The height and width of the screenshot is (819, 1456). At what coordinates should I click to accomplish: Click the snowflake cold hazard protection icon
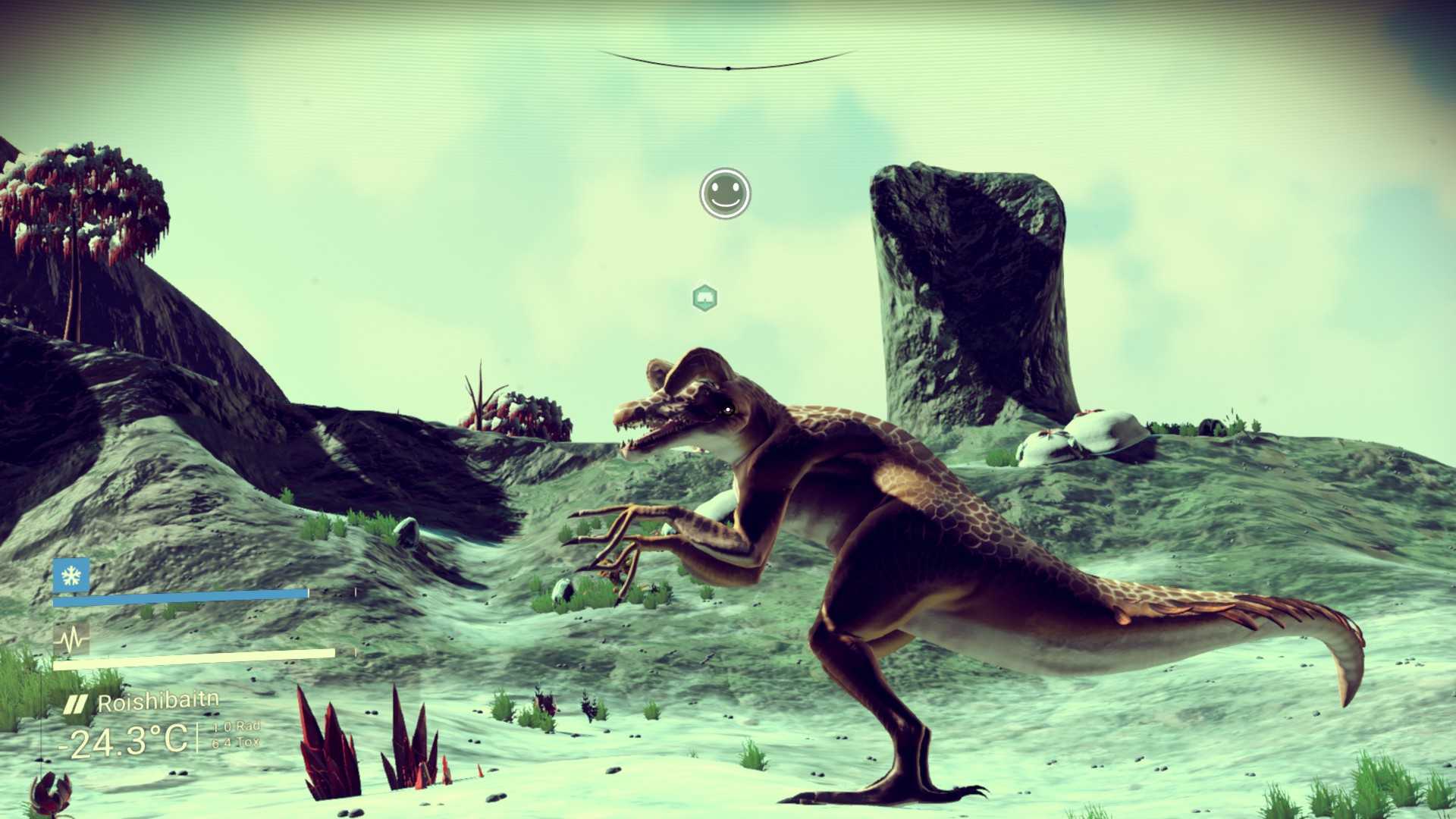pos(71,576)
